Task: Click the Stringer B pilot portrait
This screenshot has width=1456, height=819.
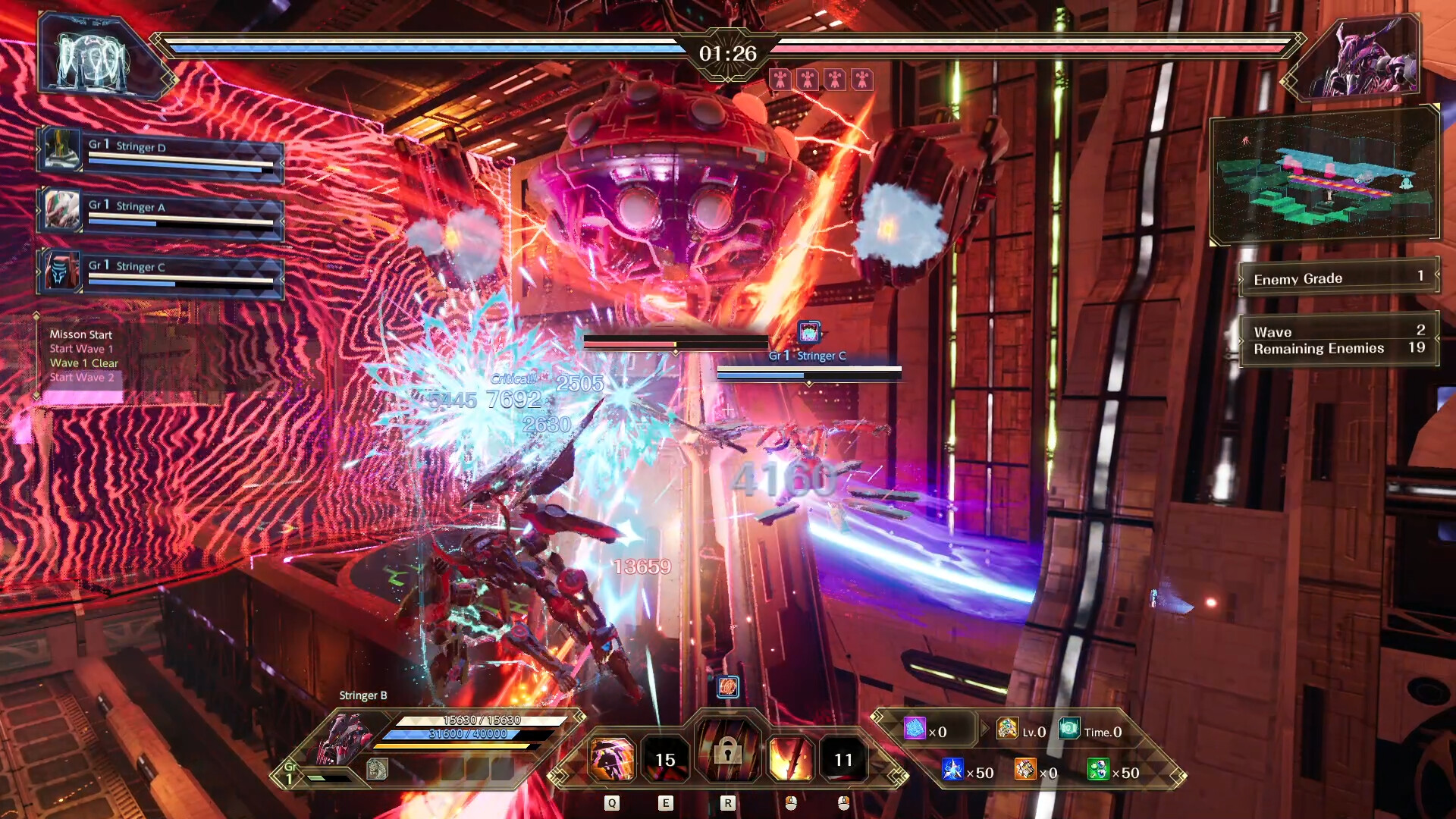Action: click(x=341, y=739)
